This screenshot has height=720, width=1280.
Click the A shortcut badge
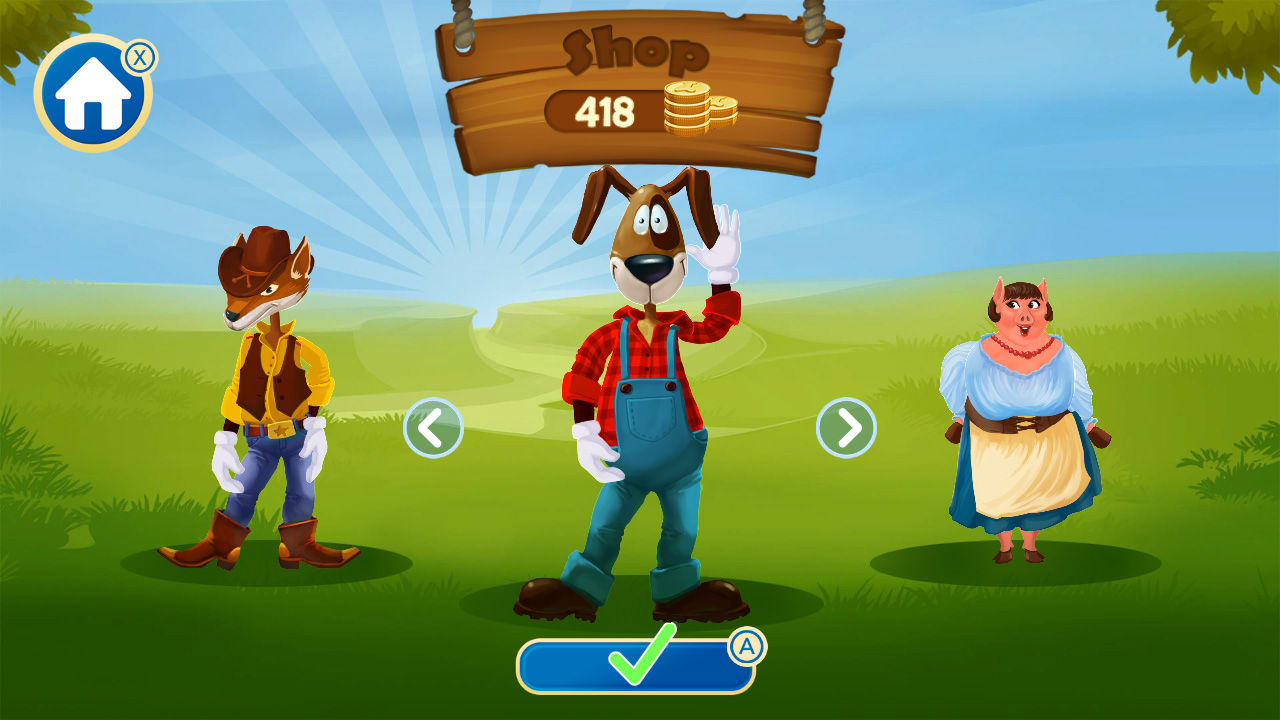tap(750, 646)
